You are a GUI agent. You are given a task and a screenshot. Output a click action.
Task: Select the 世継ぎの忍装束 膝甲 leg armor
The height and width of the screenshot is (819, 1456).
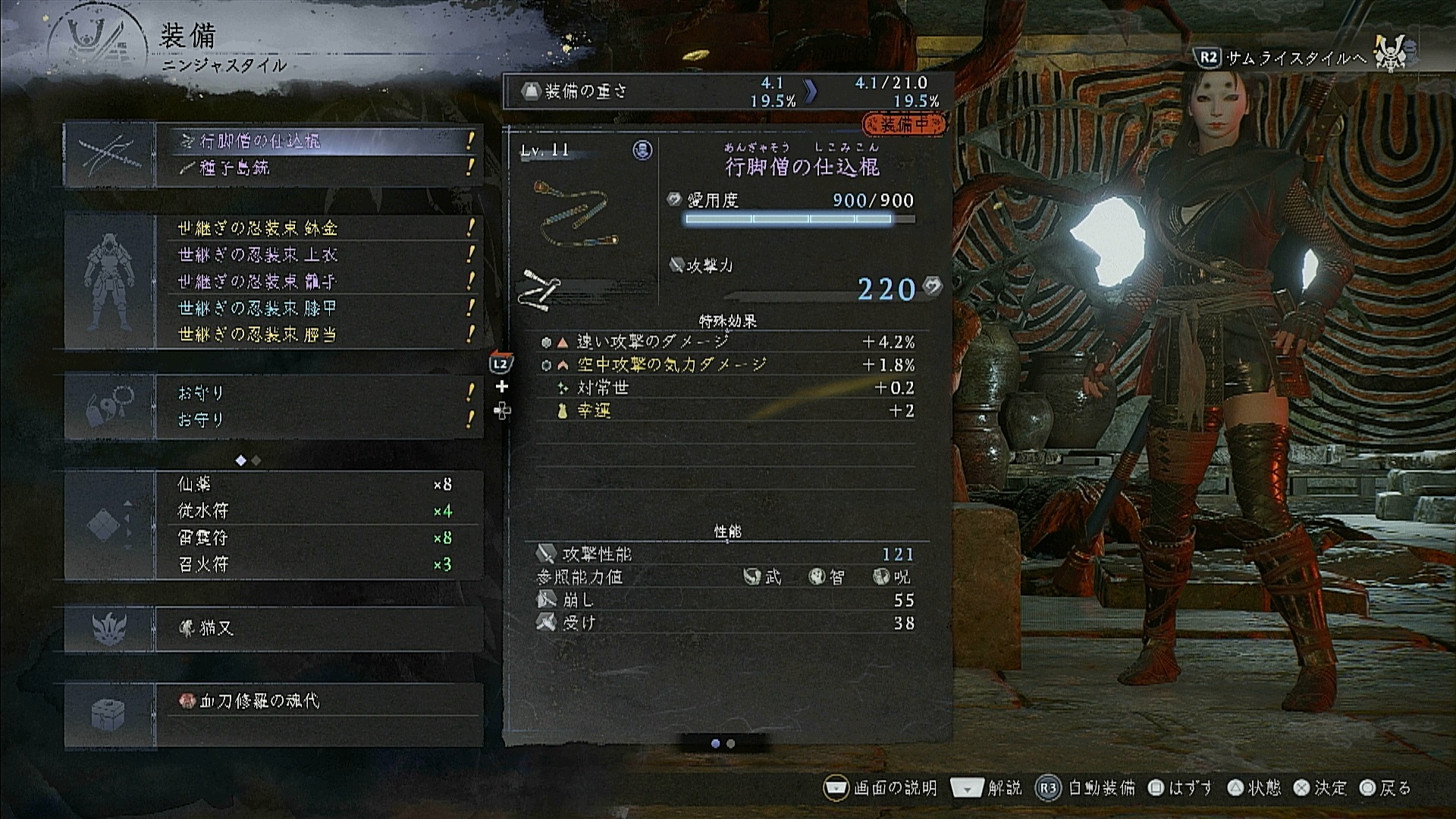click(318, 308)
